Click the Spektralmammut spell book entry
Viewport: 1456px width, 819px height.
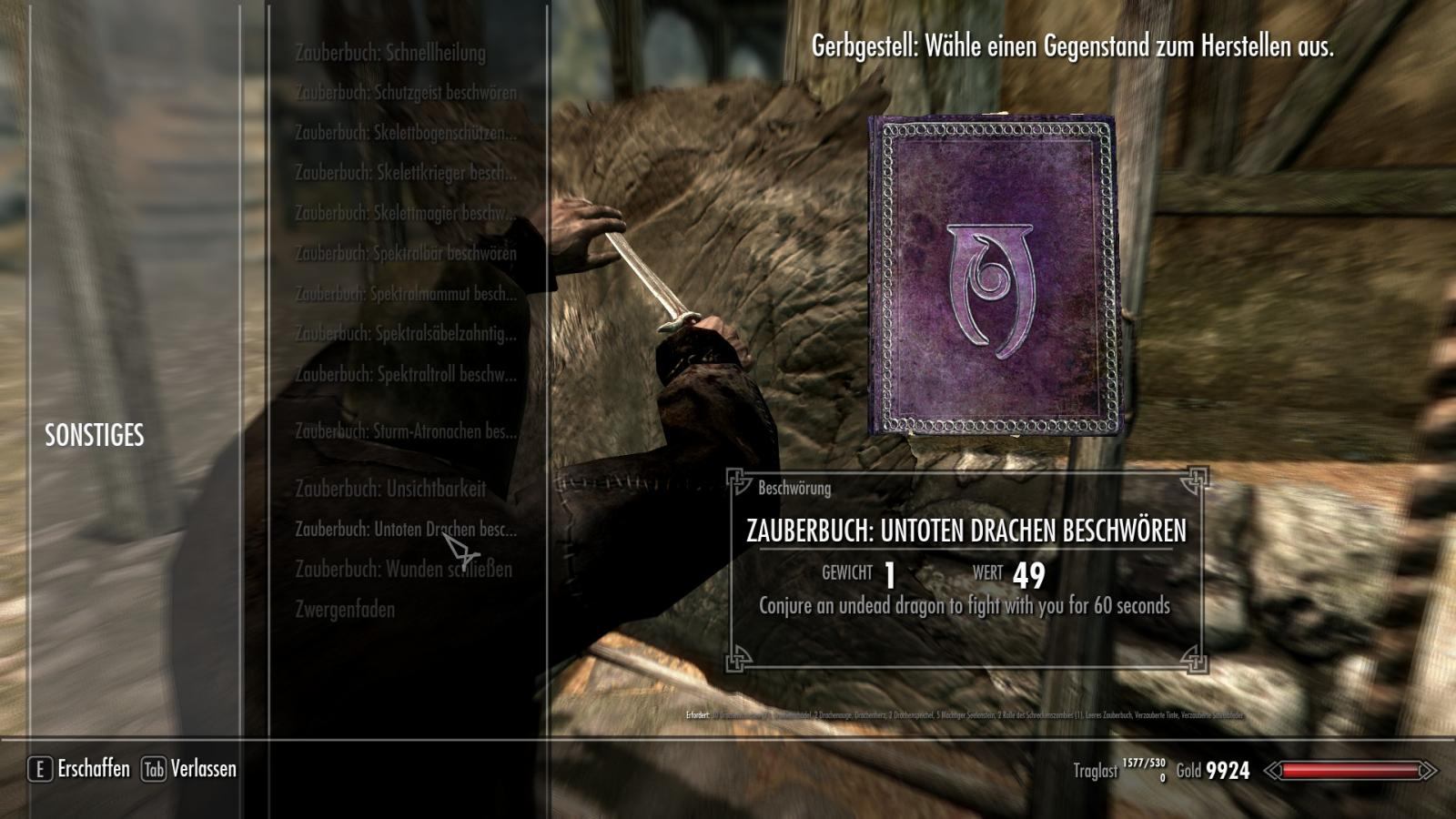(405, 294)
